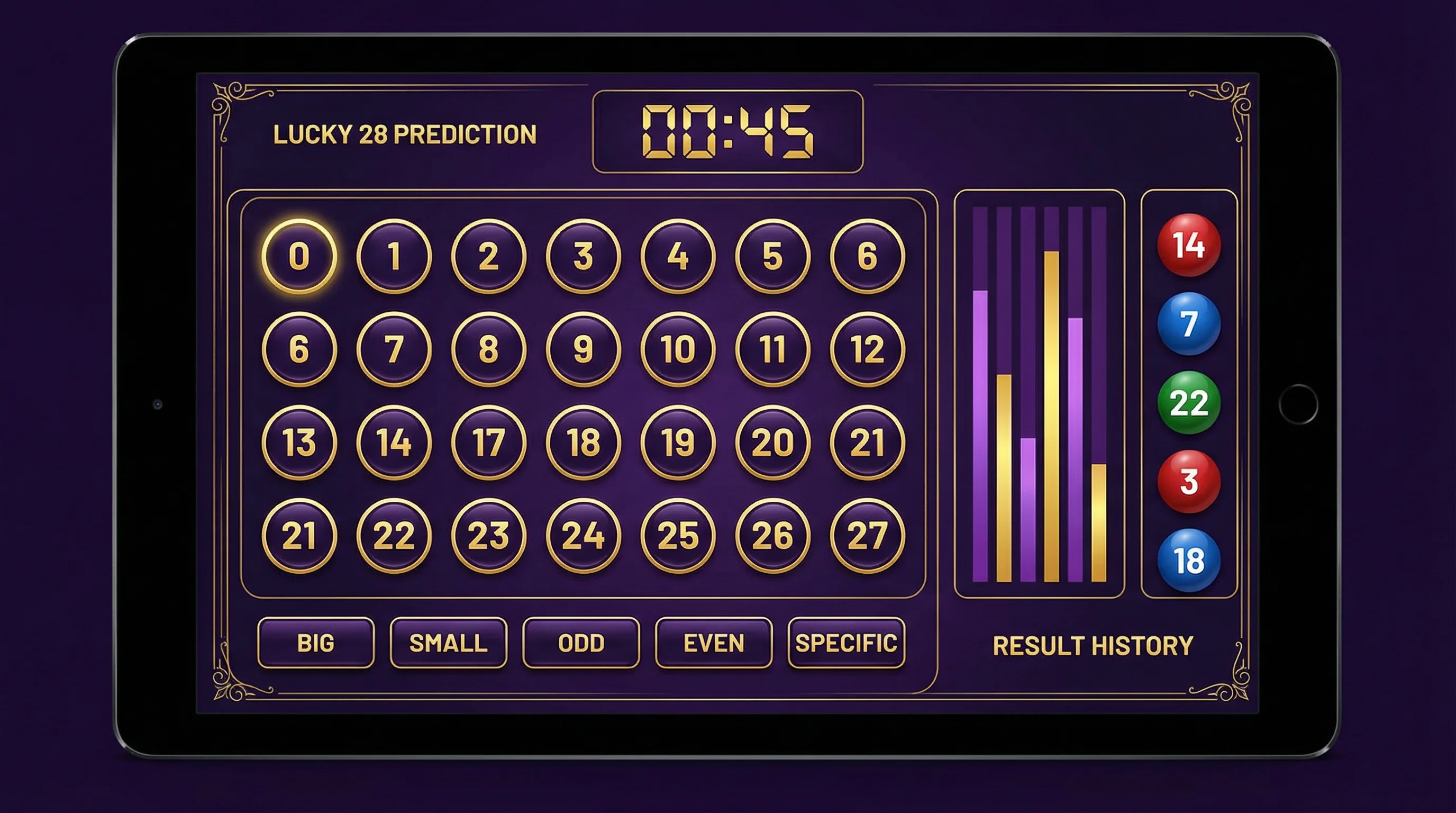This screenshot has height=813, width=1456.
Task: Select the number 24 circle
Action: tap(584, 536)
